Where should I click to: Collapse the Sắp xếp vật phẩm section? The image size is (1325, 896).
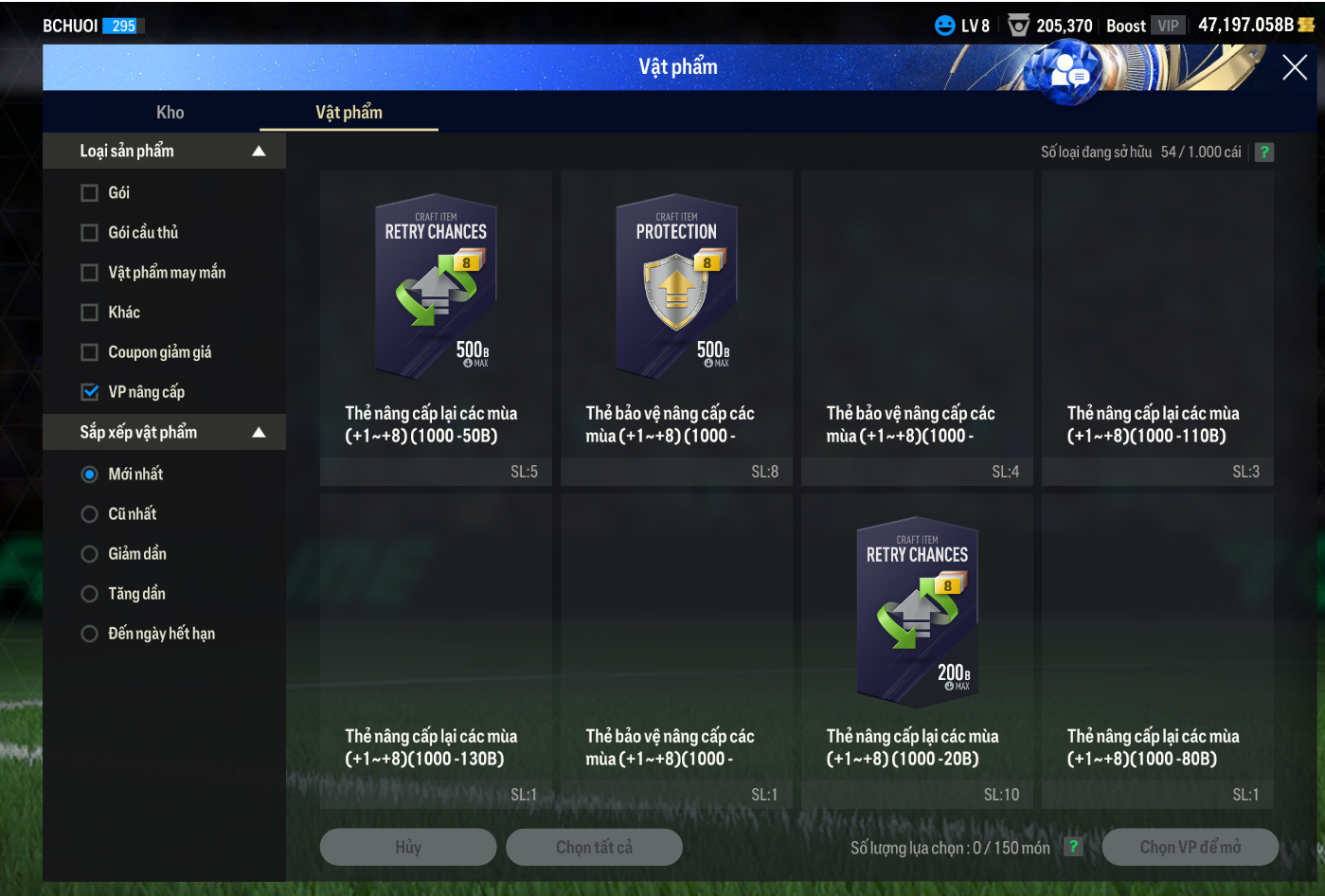click(x=259, y=433)
